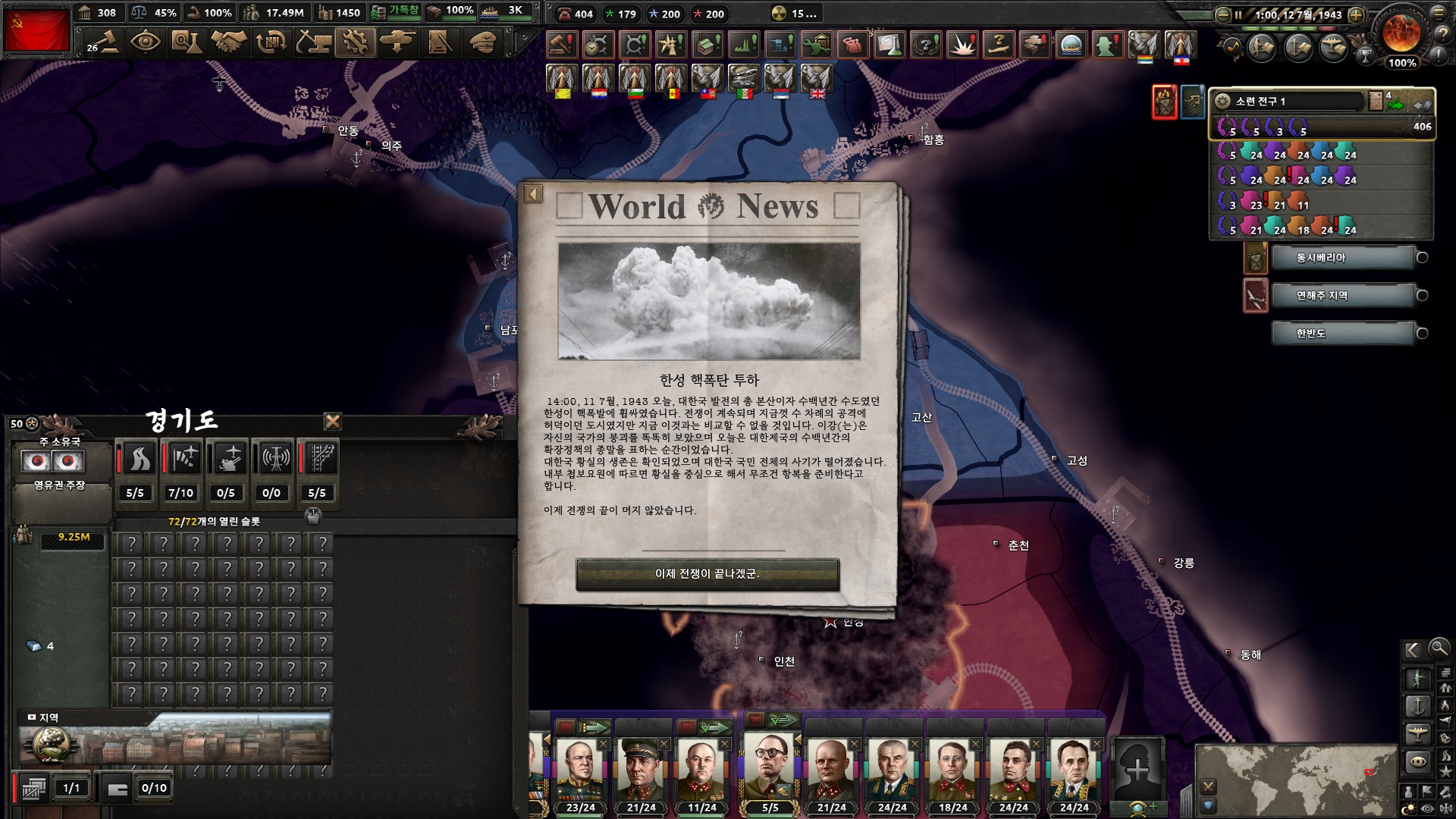Decrease game speed with minus button
Screen dimensions: 1456x819
click(x=1222, y=14)
